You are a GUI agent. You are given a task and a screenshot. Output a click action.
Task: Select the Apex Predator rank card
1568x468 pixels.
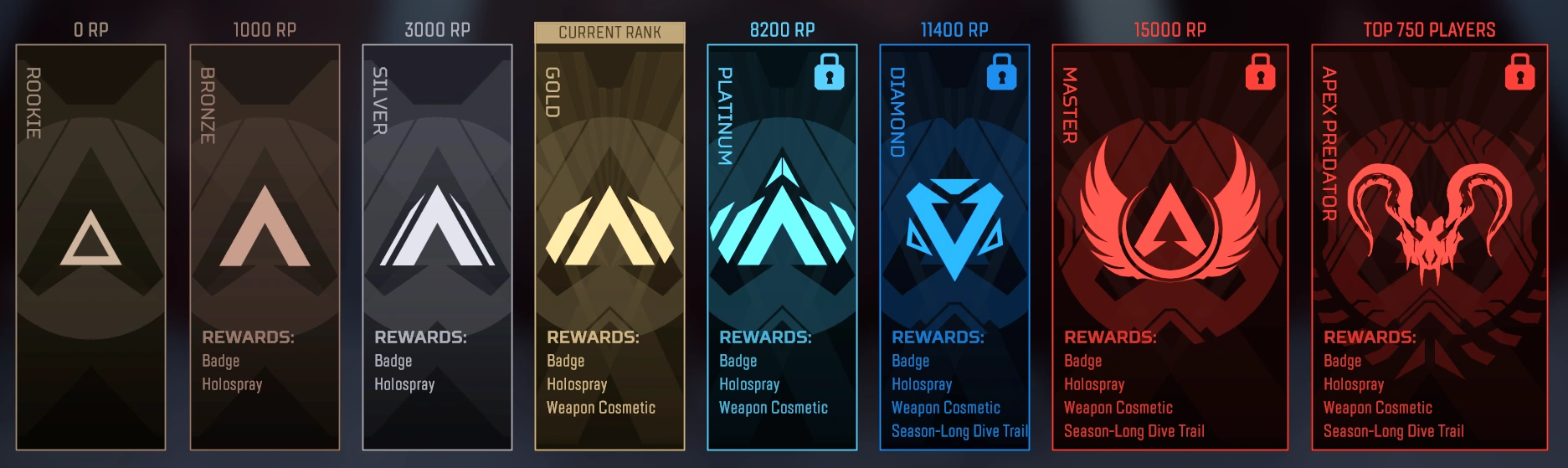click(1429, 247)
